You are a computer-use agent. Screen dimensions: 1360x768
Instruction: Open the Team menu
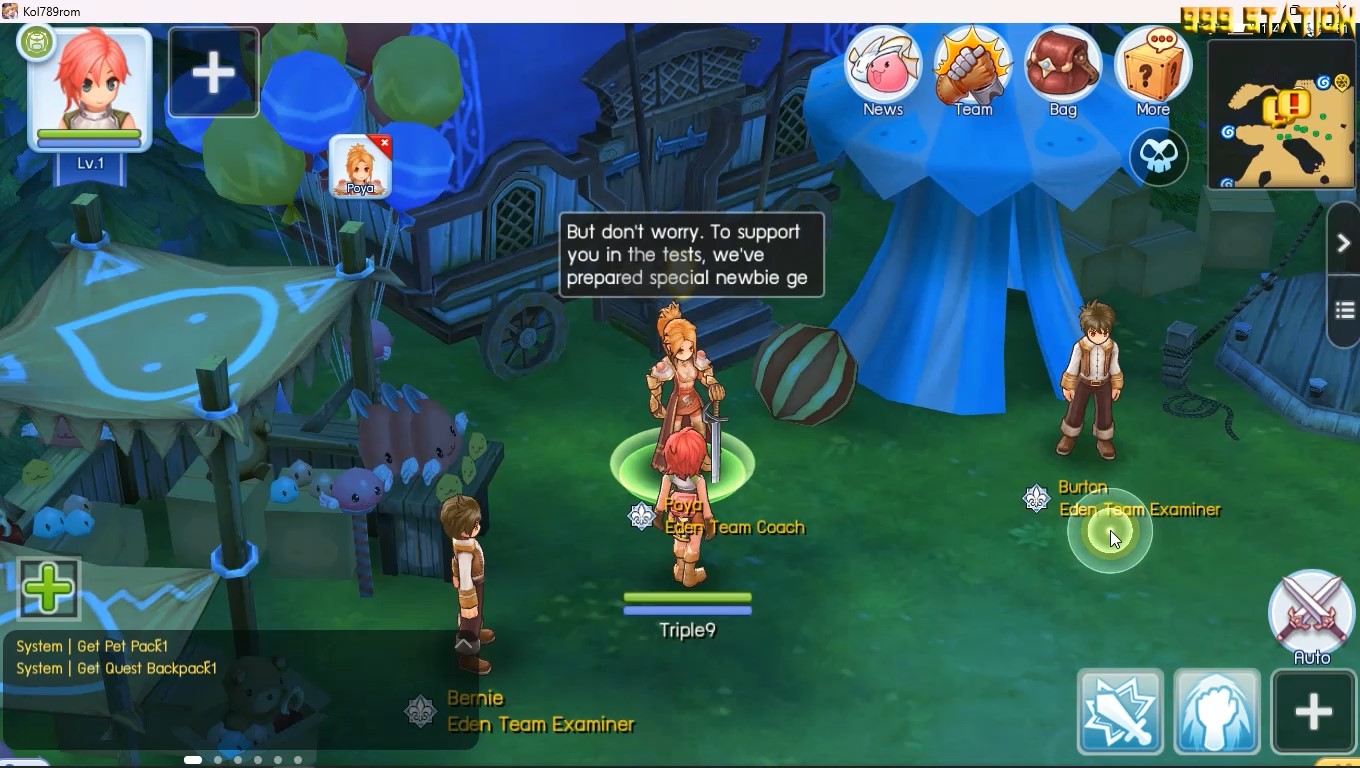972,70
